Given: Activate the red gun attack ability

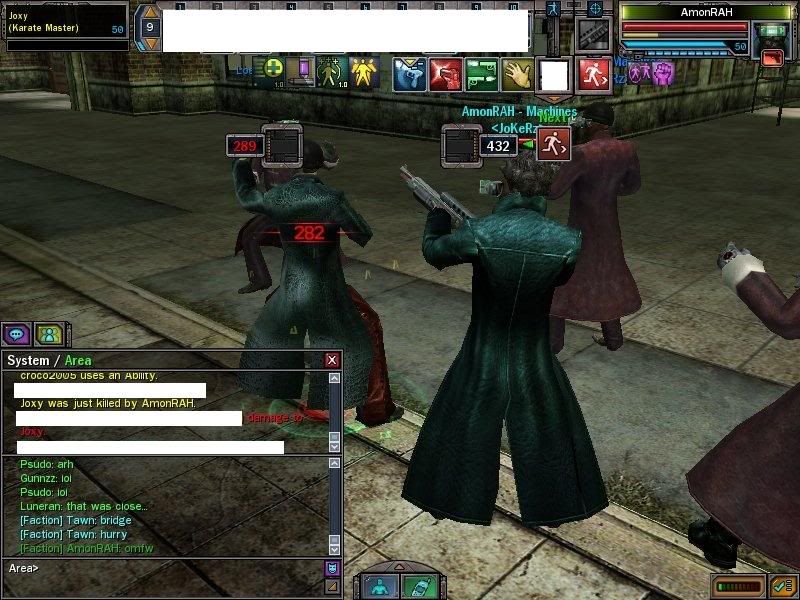Looking at the screenshot, I should [x=445, y=73].
